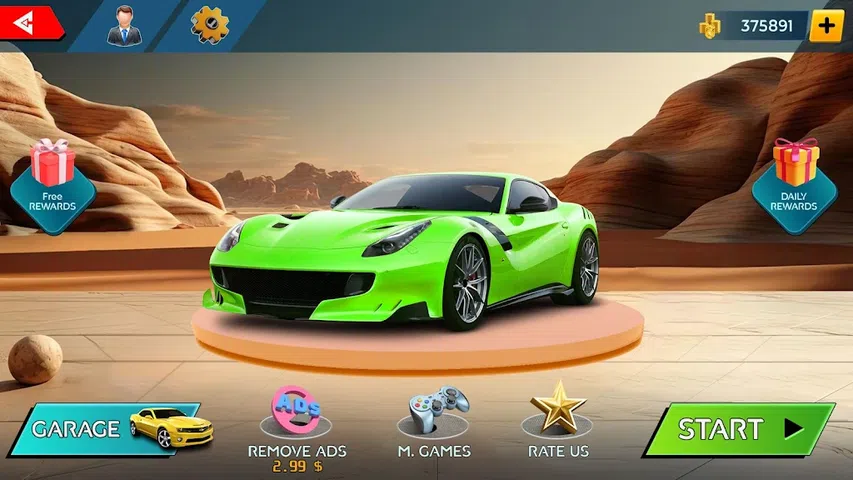The height and width of the screenshot is (480, 853).
Task: Go back with the red arrow button
Action: (x=28, y=23)
